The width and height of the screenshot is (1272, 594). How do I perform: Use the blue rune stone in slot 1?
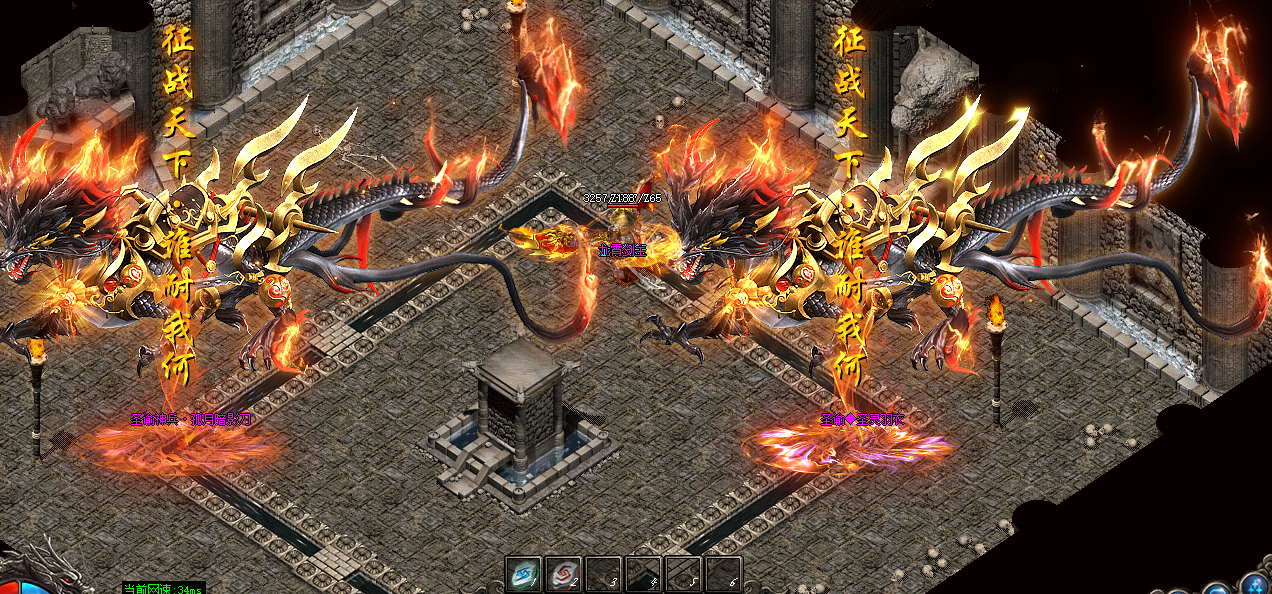pos(522,574)
